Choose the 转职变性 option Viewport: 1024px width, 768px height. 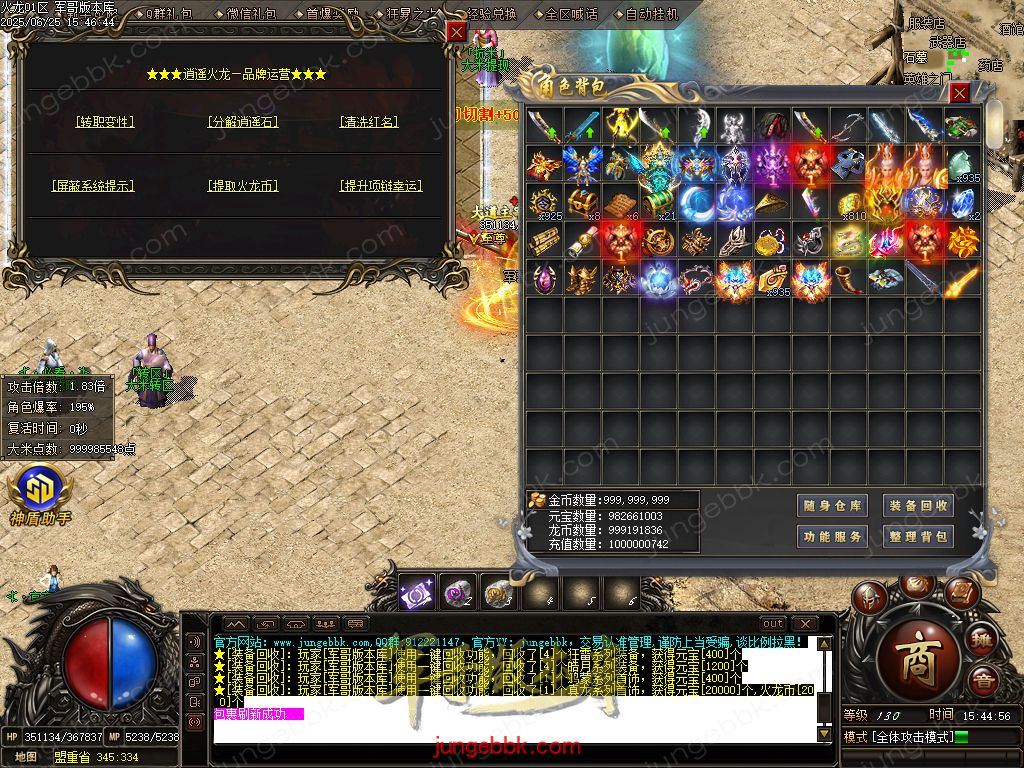105,122
